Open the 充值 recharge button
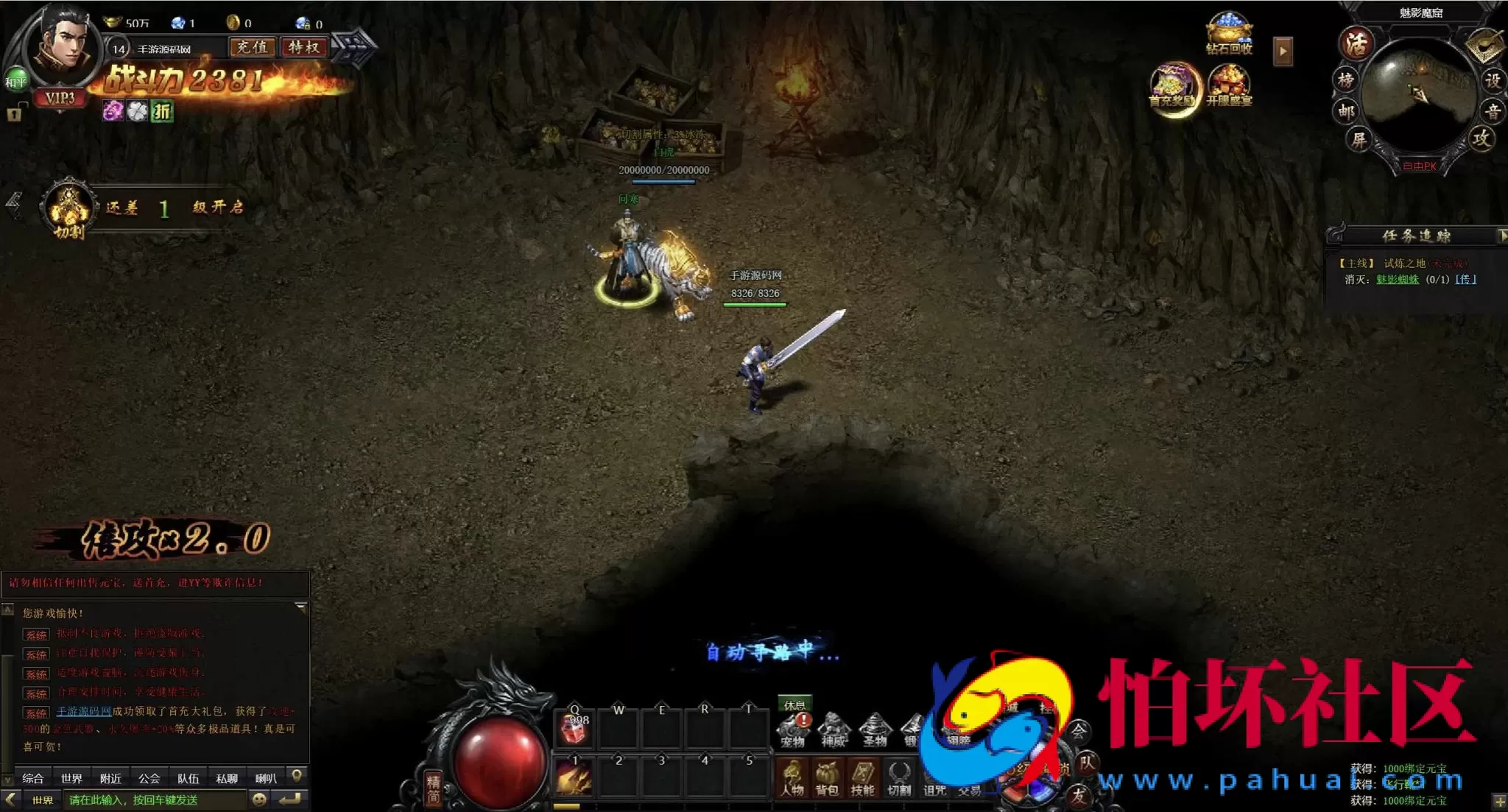This screenshot has height=812, width=1508. (253, 48)
